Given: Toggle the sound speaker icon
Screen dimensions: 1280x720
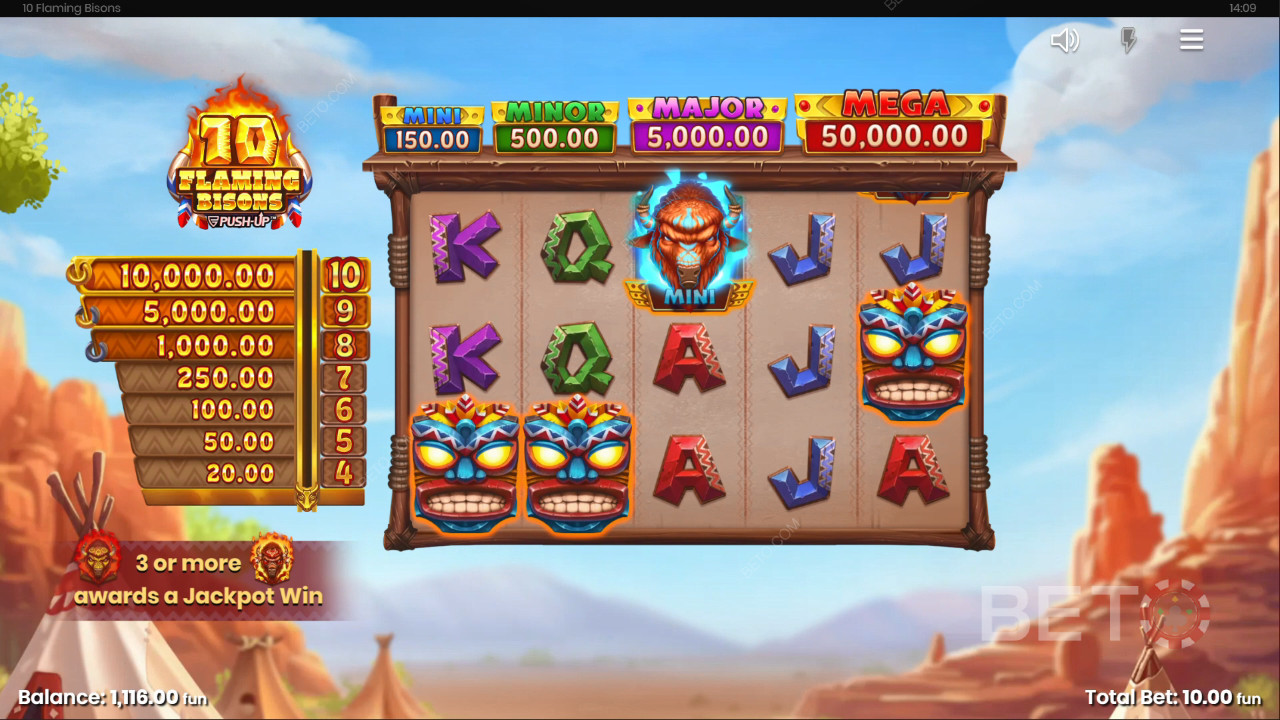Looking at the screenshot, I should click(1064, 40).
